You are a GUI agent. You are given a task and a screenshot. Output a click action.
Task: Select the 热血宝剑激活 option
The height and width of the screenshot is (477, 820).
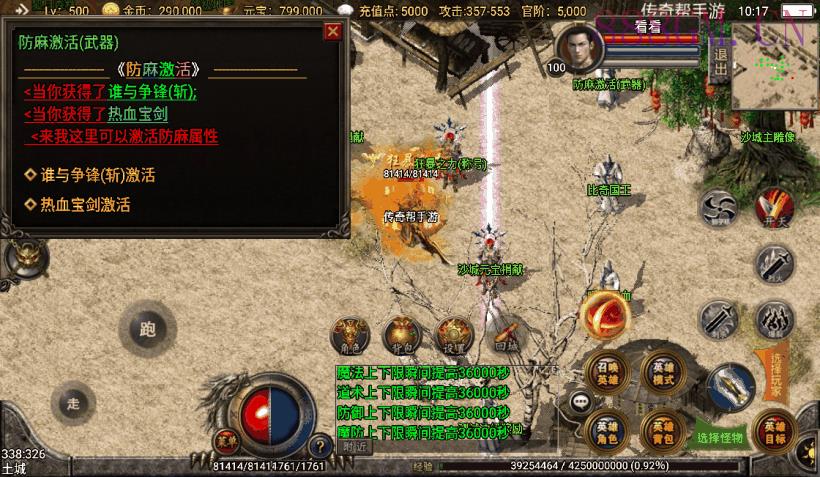coord(85,205)
